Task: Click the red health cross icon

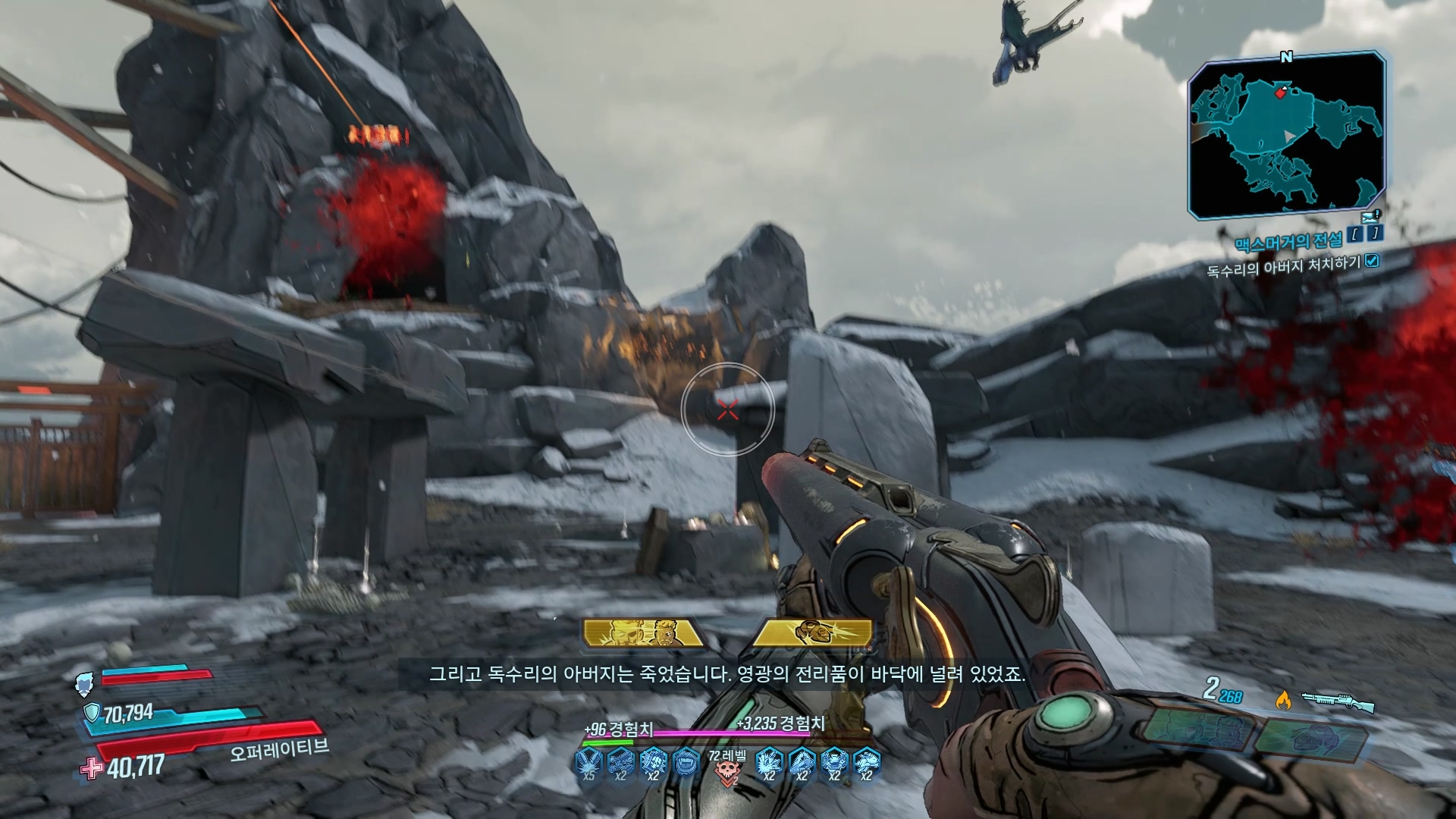Action: [x=92, y=768]
